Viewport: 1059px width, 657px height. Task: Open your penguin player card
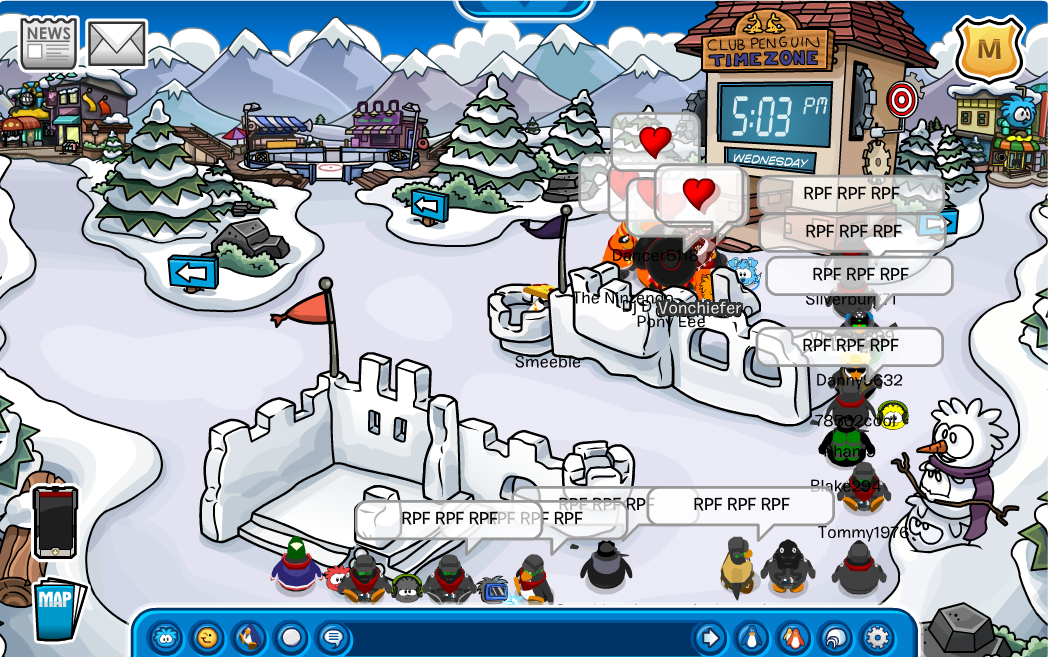pyautogui.click(x=751, y=637)
